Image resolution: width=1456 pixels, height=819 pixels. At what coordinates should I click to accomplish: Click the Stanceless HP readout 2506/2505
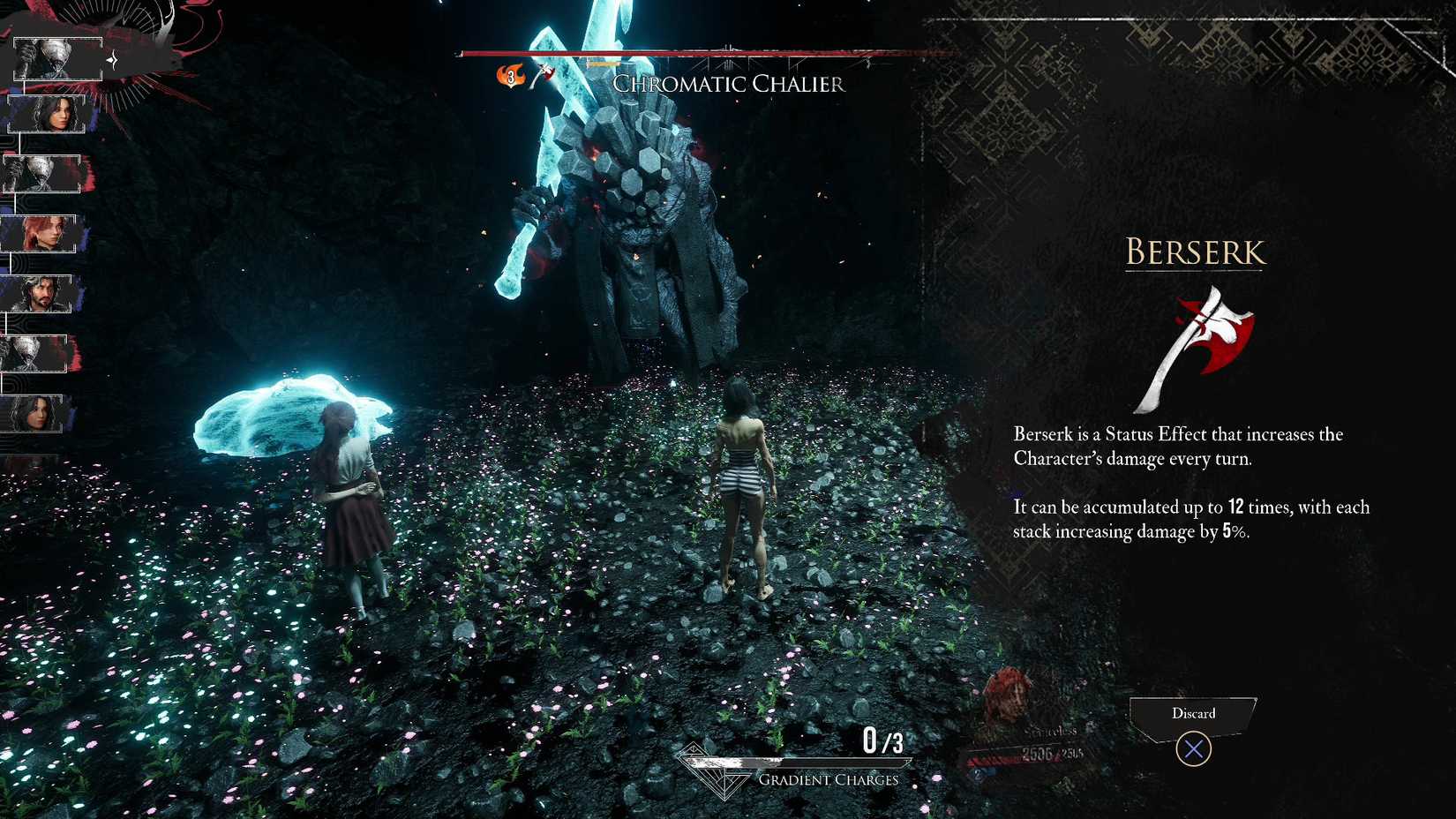pyautogui.click(x=1052, y=753)
